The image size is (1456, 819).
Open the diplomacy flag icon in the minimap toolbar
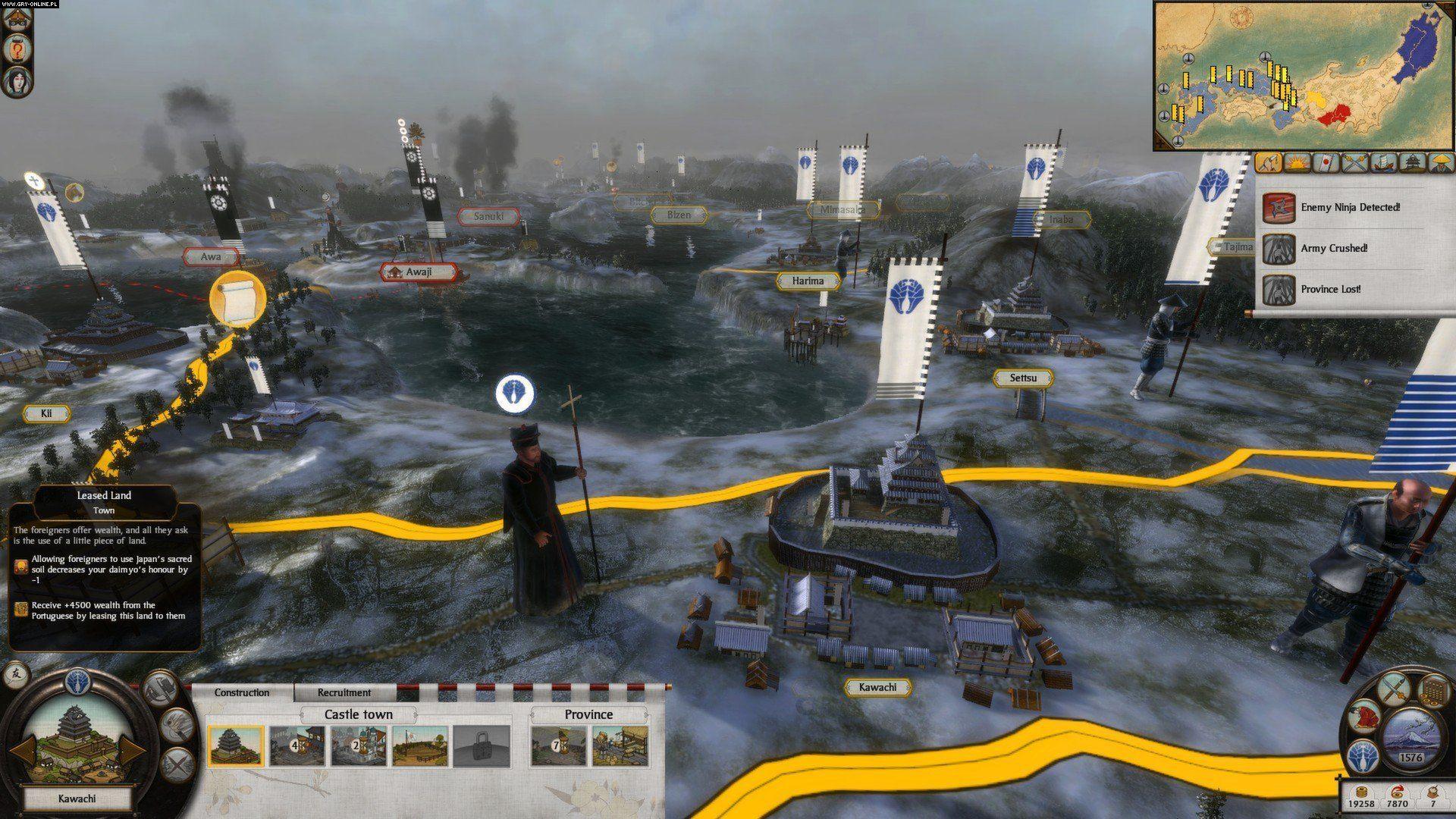pos(1327,162)
